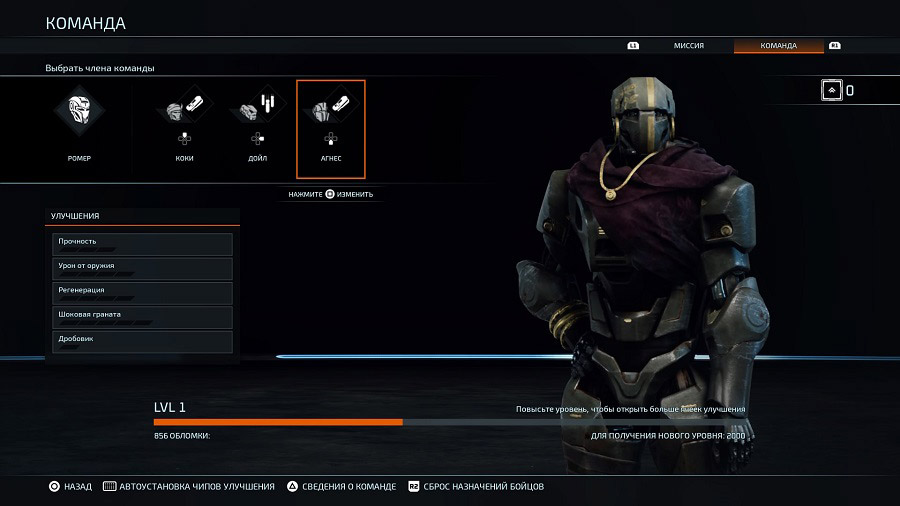Image resolution: width=900 pixels, height=506 pixels.
Task: Choose squad member Коки
Action: tap(184, 125)
